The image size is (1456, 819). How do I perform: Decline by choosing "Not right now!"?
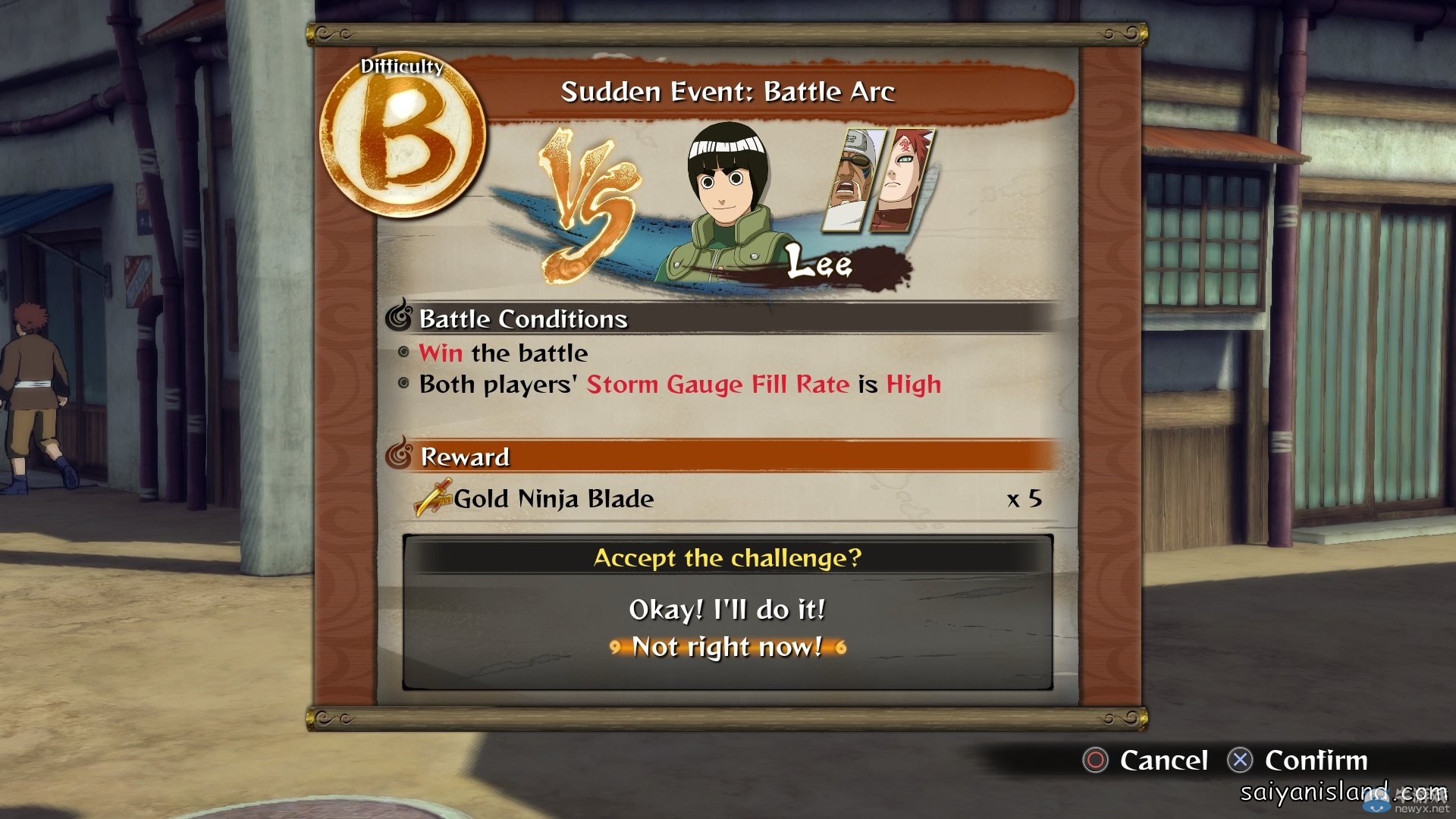tap(726, 647)
